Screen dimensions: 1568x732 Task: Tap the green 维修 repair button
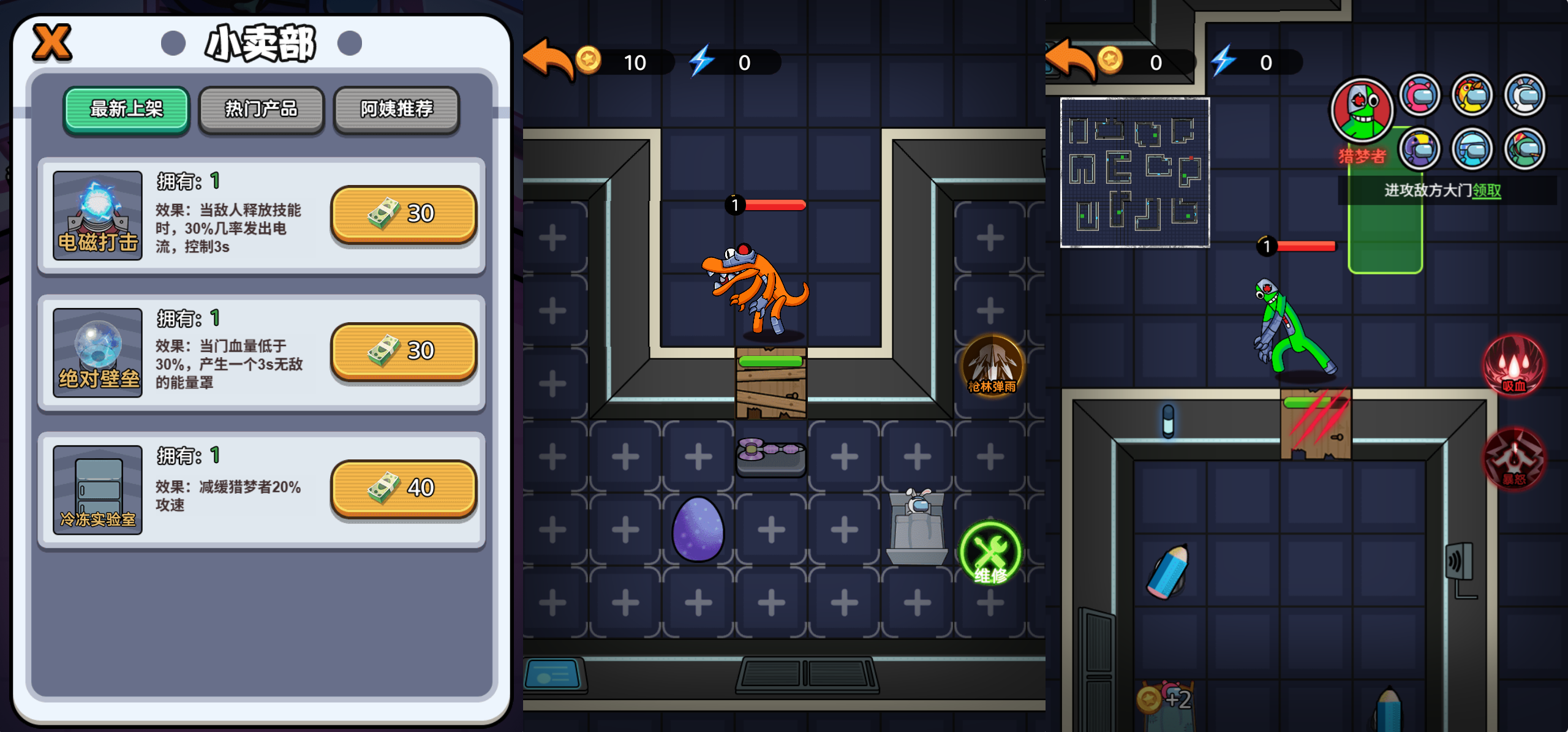coord(990,553)
